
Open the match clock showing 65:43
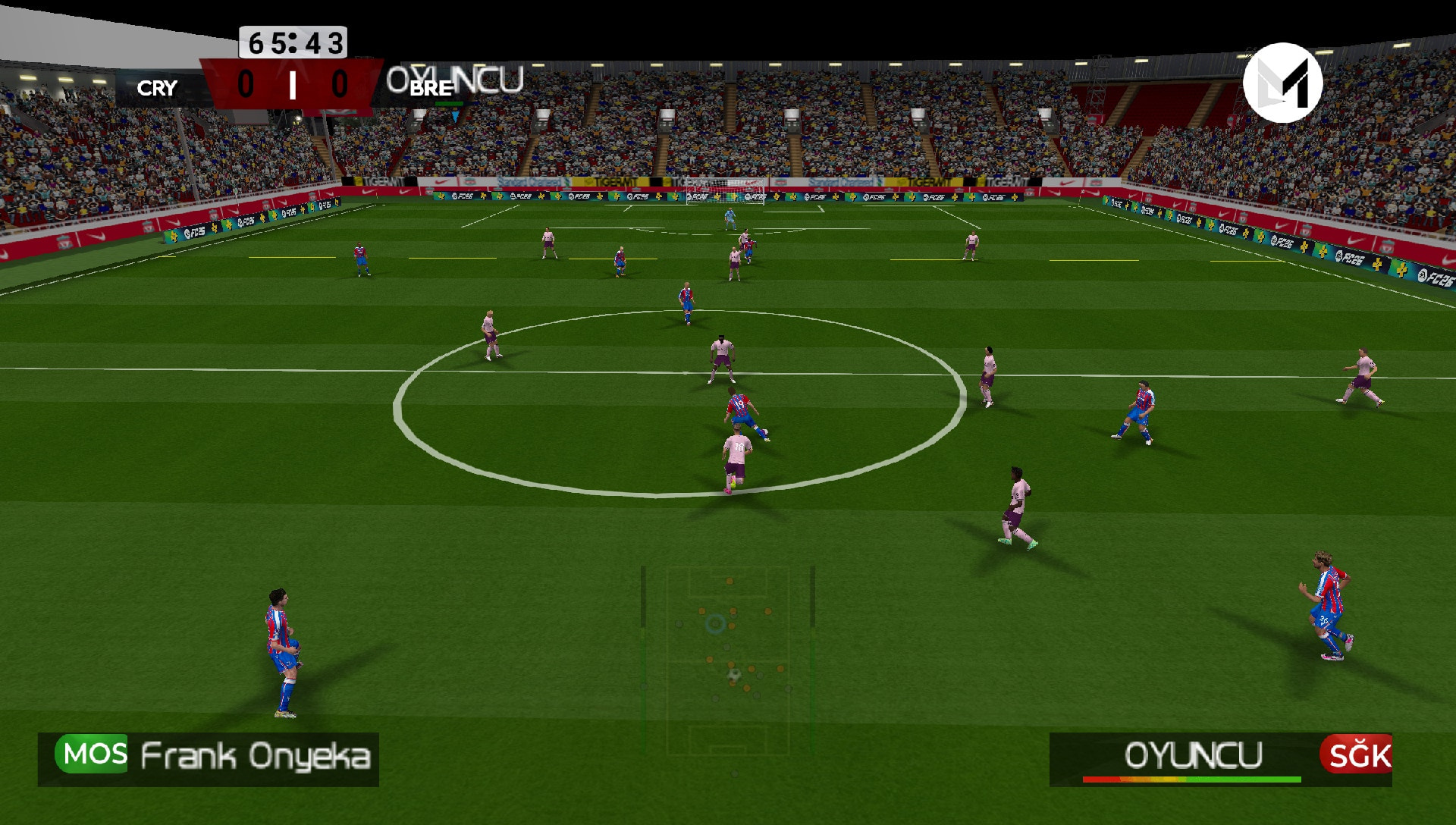coord(292,43)
